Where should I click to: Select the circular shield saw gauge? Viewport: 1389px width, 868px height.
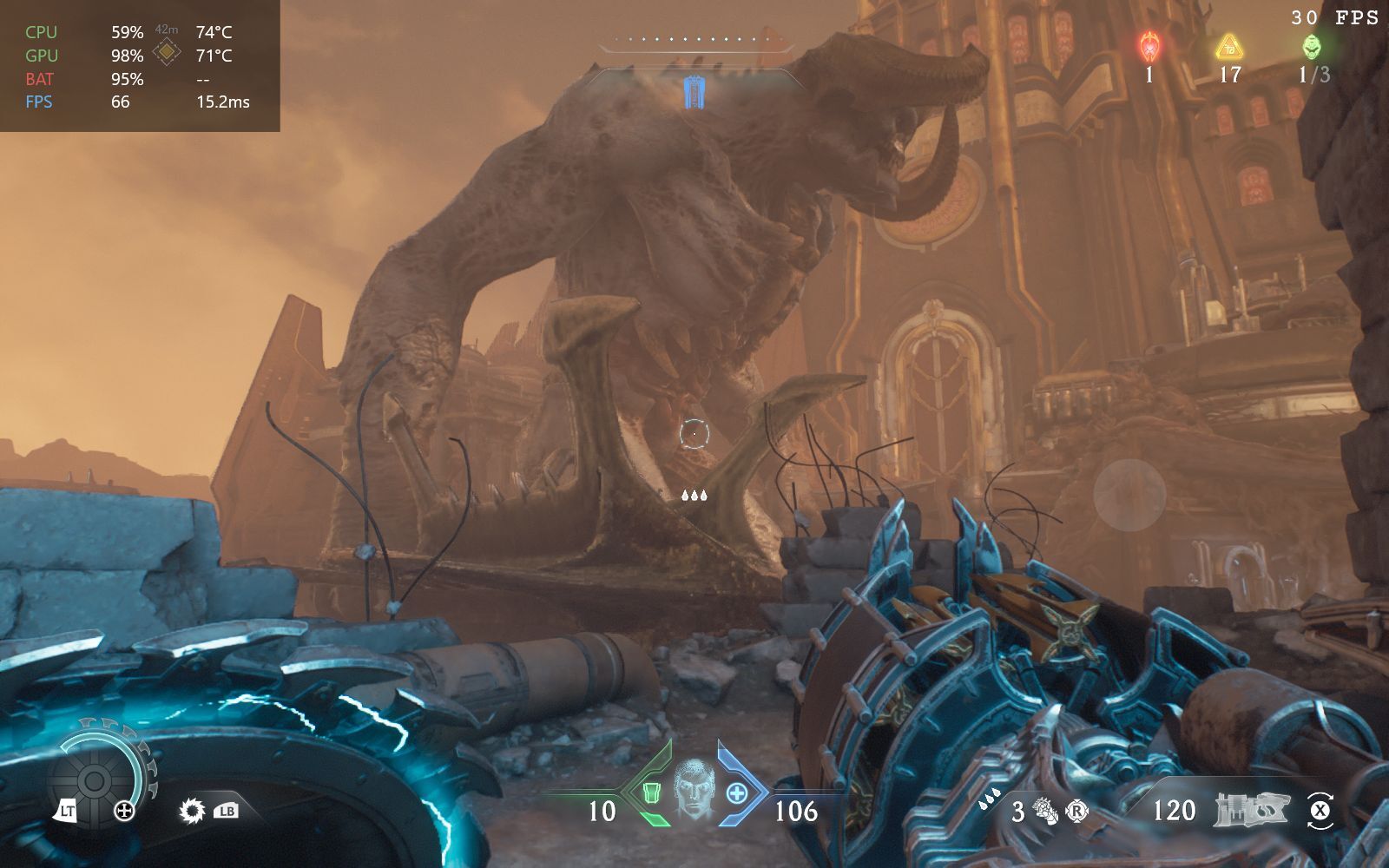97,779
